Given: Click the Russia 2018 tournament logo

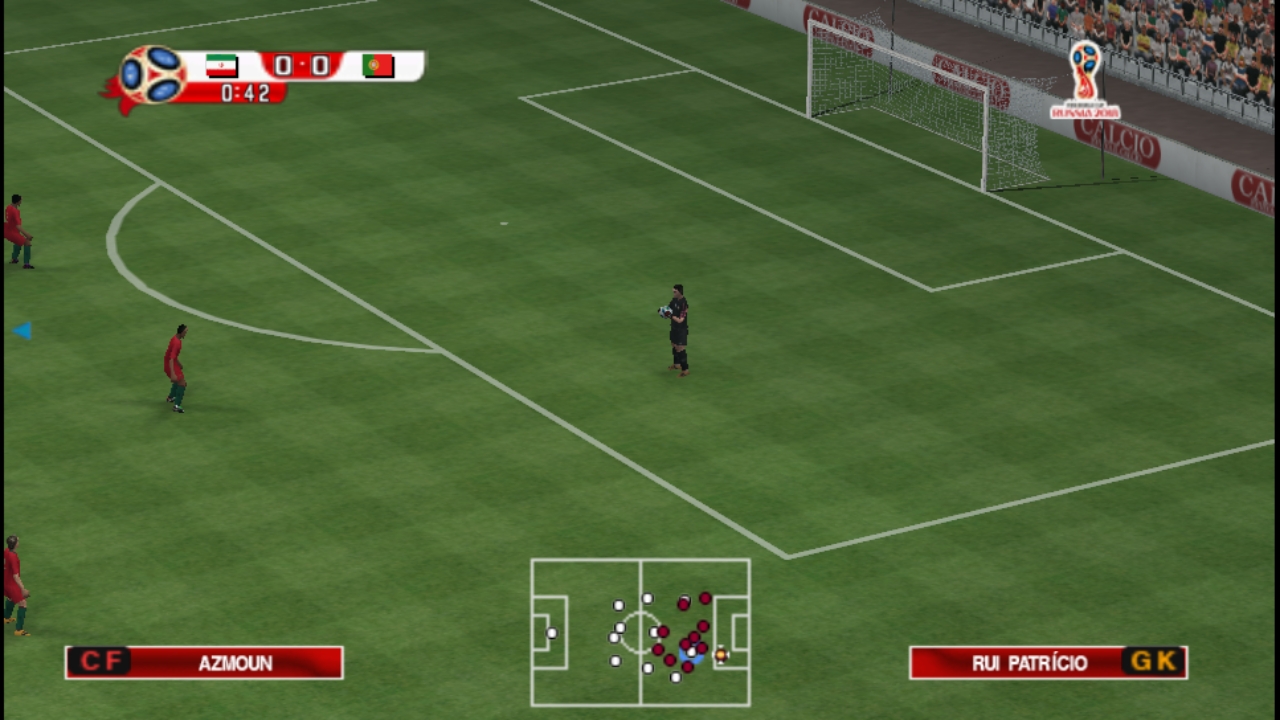Looking at the screenshot, I should [x=1085, y=81].
